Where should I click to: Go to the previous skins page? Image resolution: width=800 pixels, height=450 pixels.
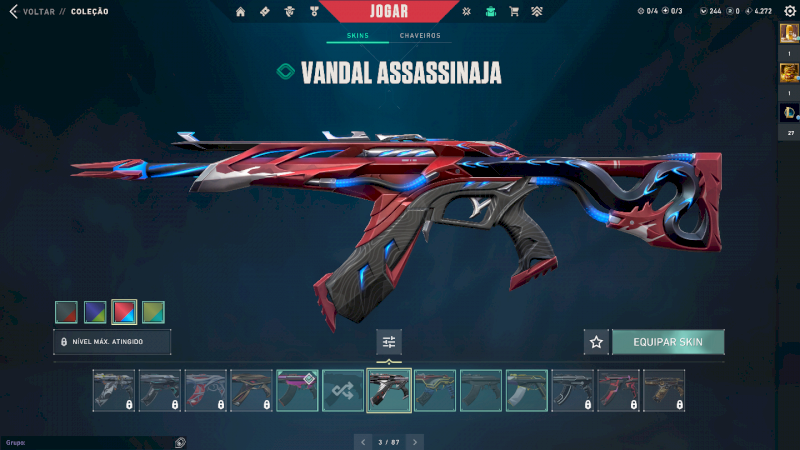[363, 441]
